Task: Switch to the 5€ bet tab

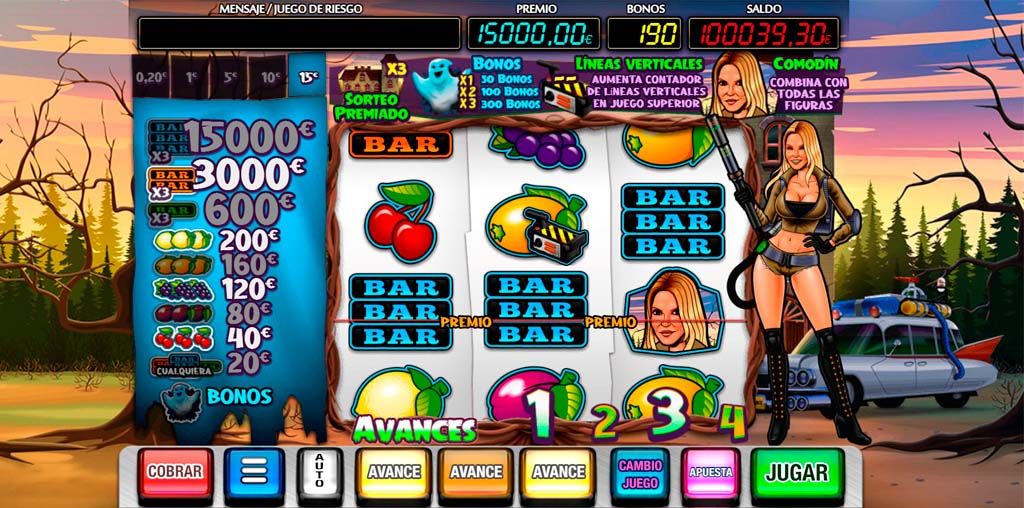Action: point(230,76)
